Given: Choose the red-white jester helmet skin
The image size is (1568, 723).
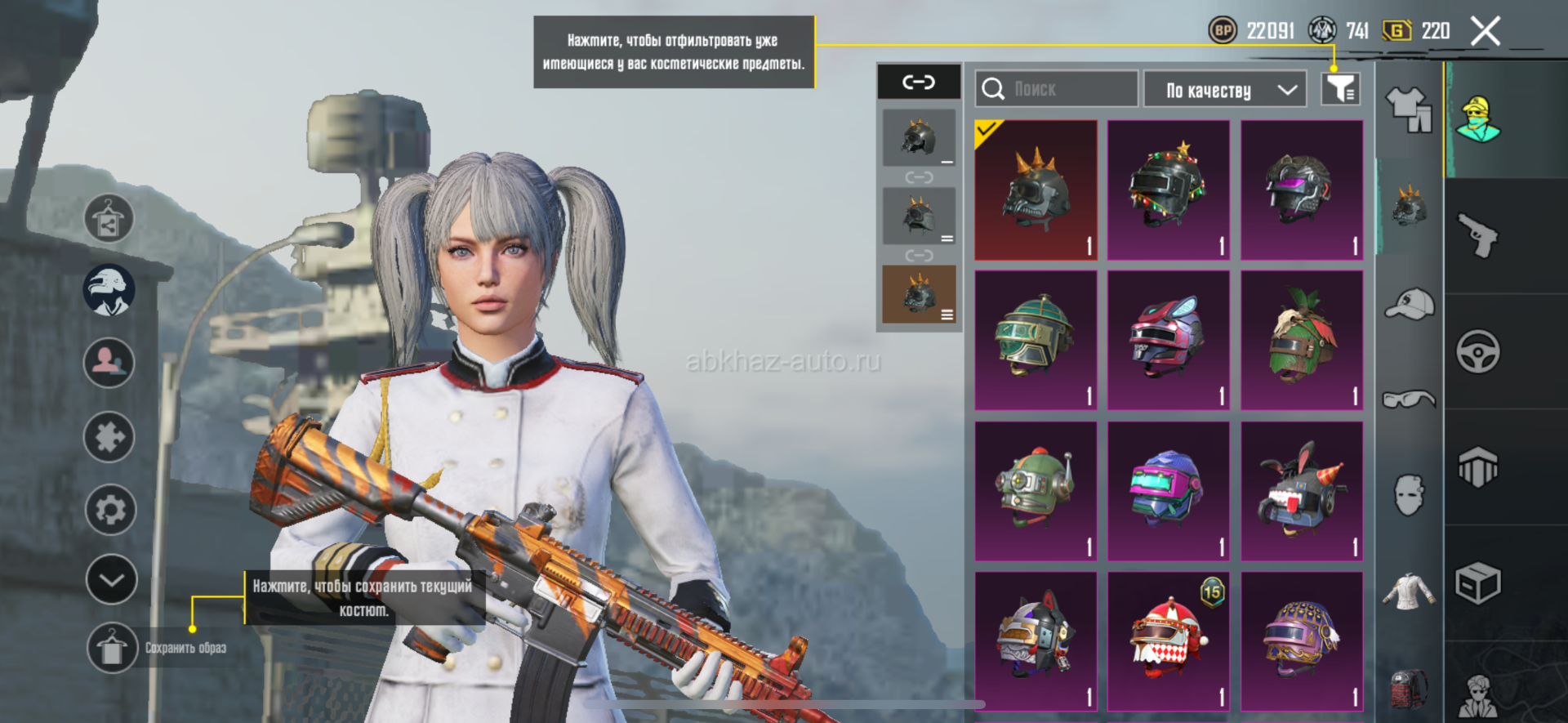Looking at the screenshot, I should (x=1168, y=641).
